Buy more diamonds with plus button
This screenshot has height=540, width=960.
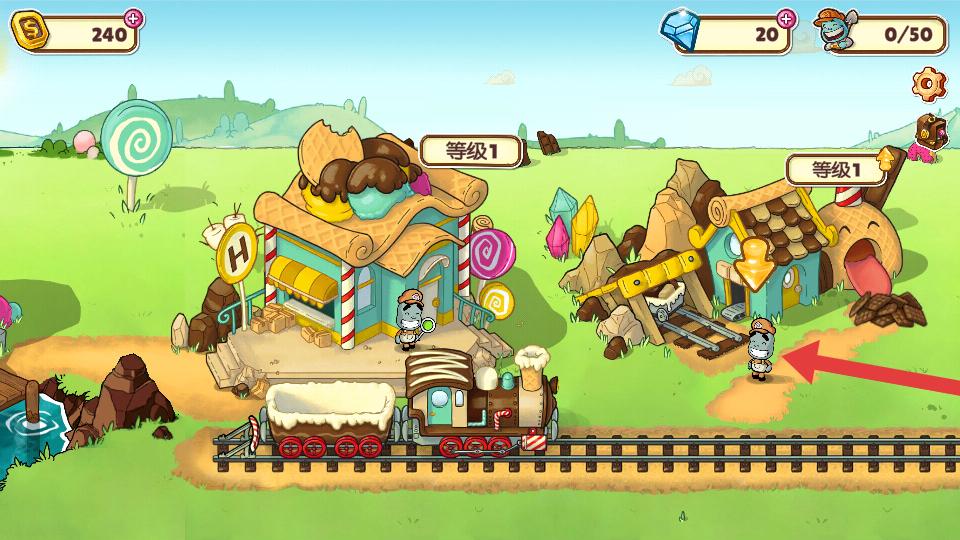click(786, 18)
